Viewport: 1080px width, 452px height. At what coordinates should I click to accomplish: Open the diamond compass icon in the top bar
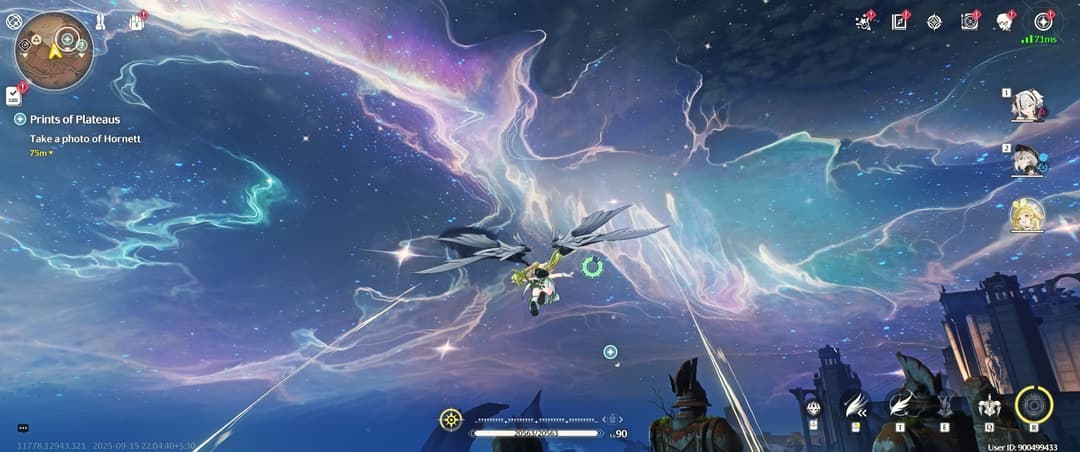pos(934,21)
